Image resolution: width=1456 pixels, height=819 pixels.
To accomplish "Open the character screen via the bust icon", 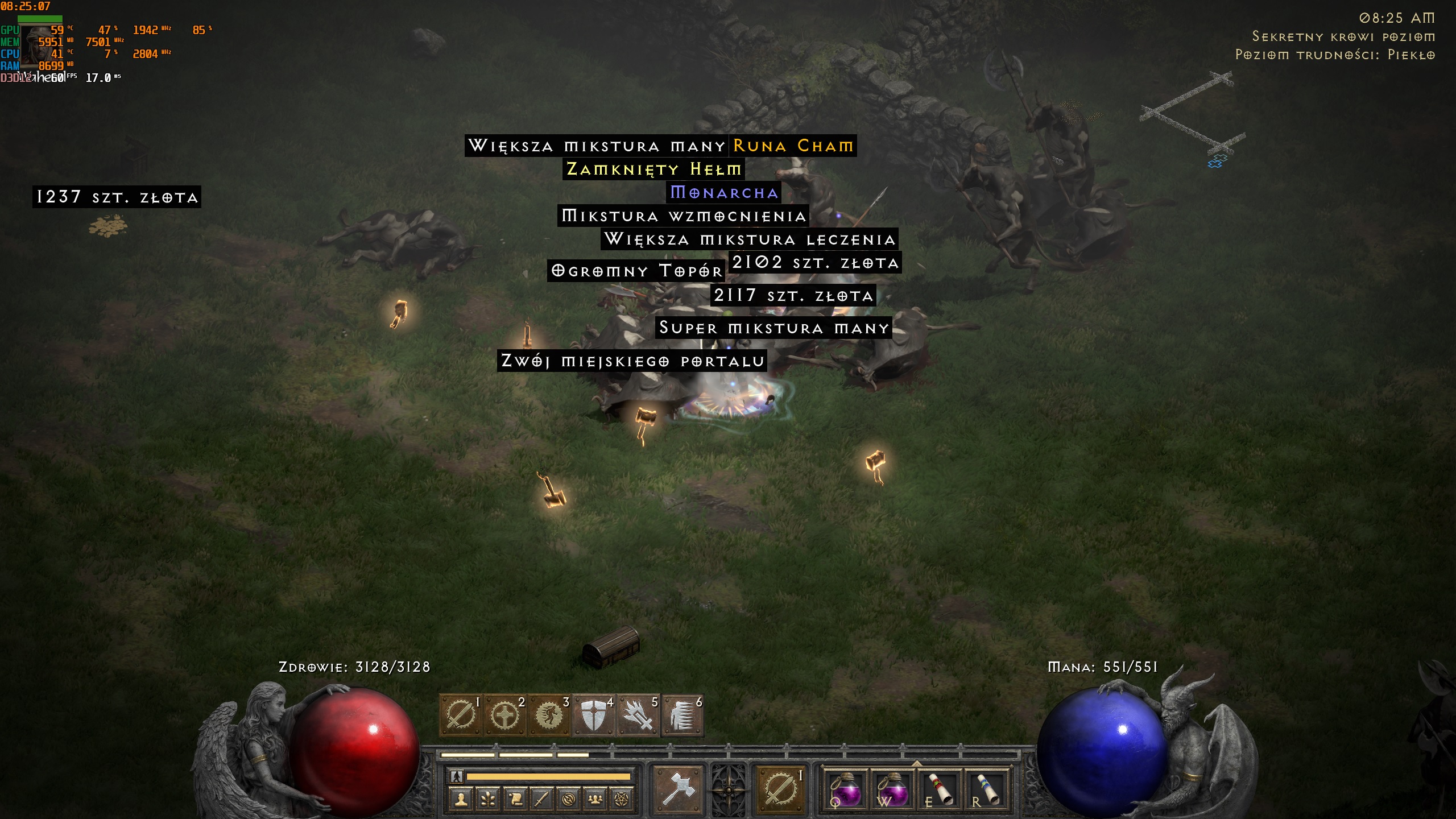I will [461, 799].
